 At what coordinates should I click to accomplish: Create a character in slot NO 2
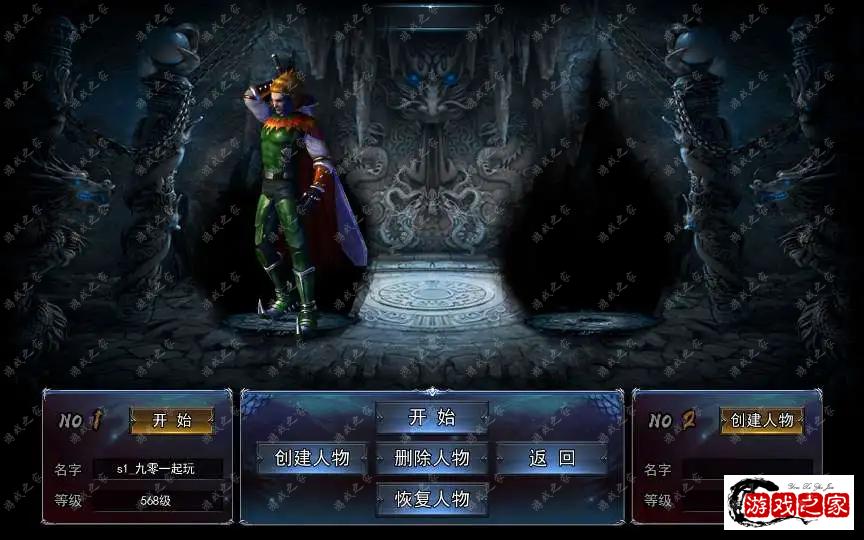click(x=762, y=420)
